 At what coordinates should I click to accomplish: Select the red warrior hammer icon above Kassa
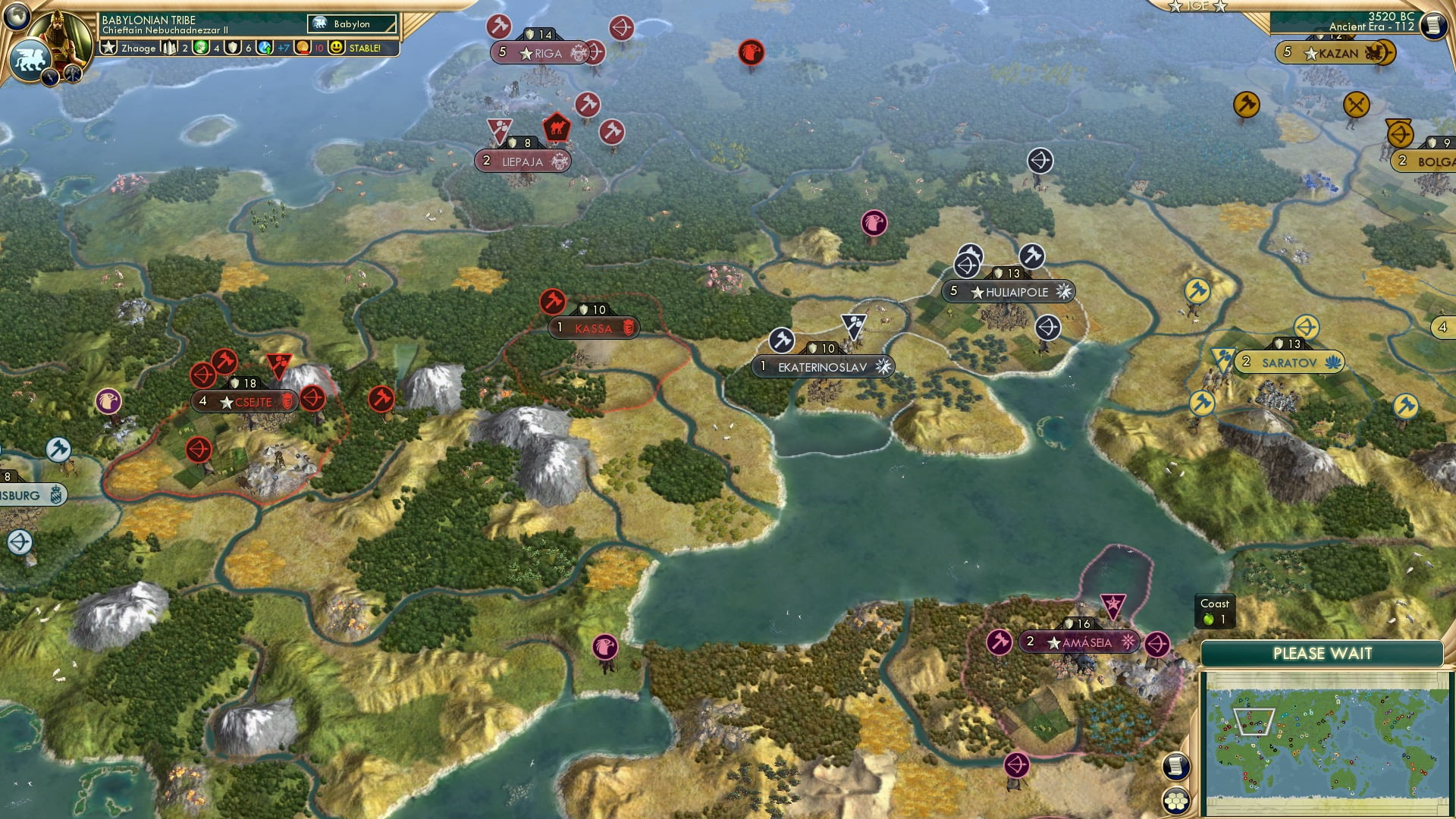coord(553,303)
